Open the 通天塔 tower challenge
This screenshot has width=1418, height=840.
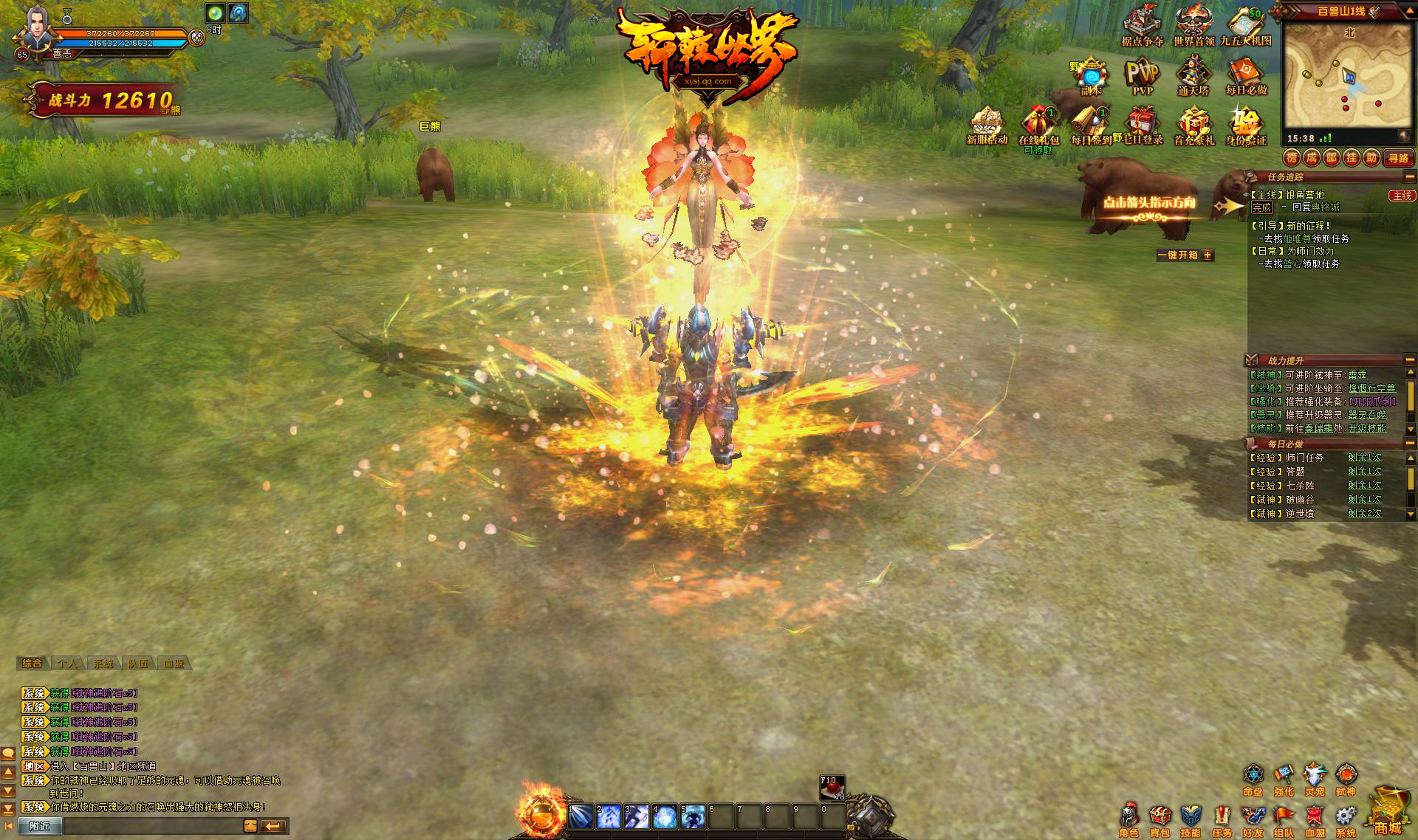[1193, 75]
